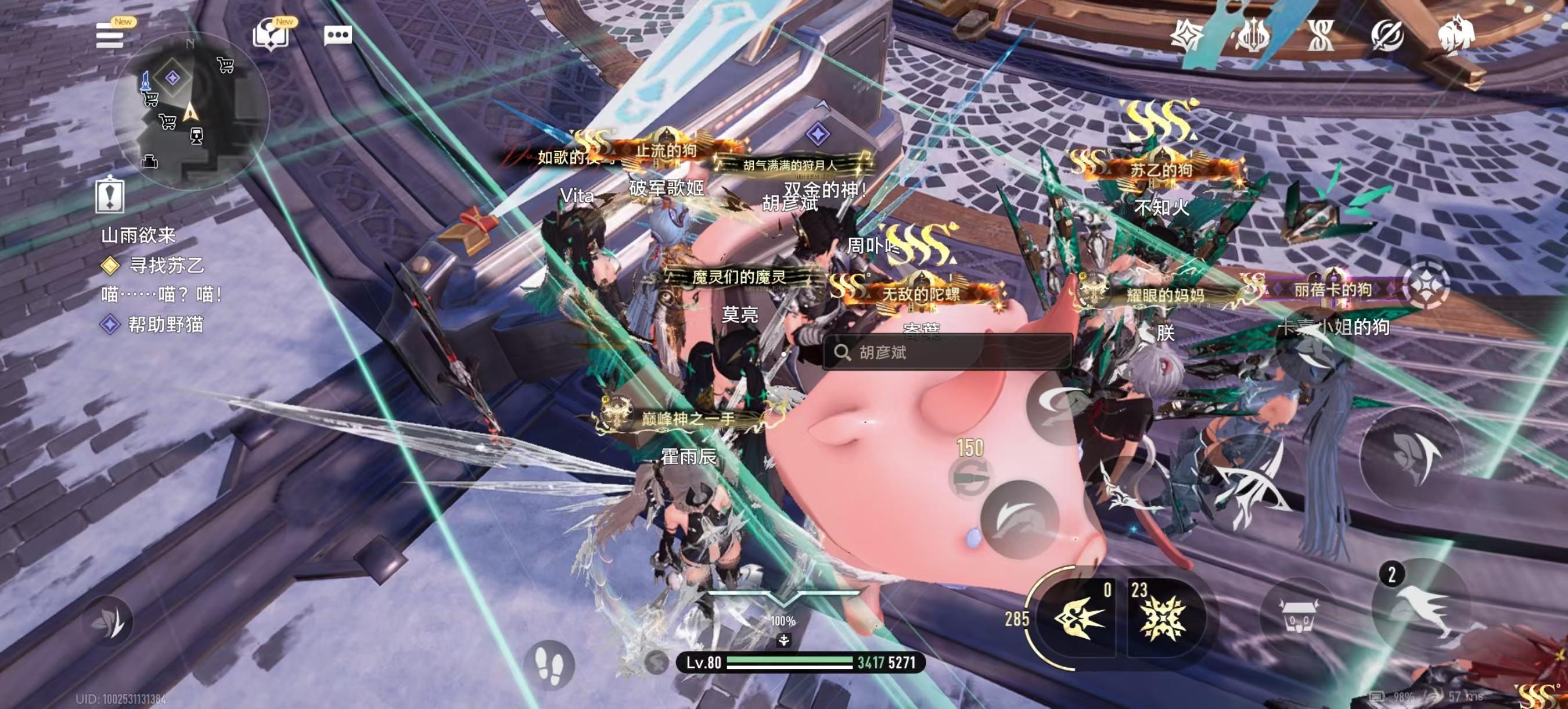
Task: Expand the circular minimap
Action: (x=190, y=111)
